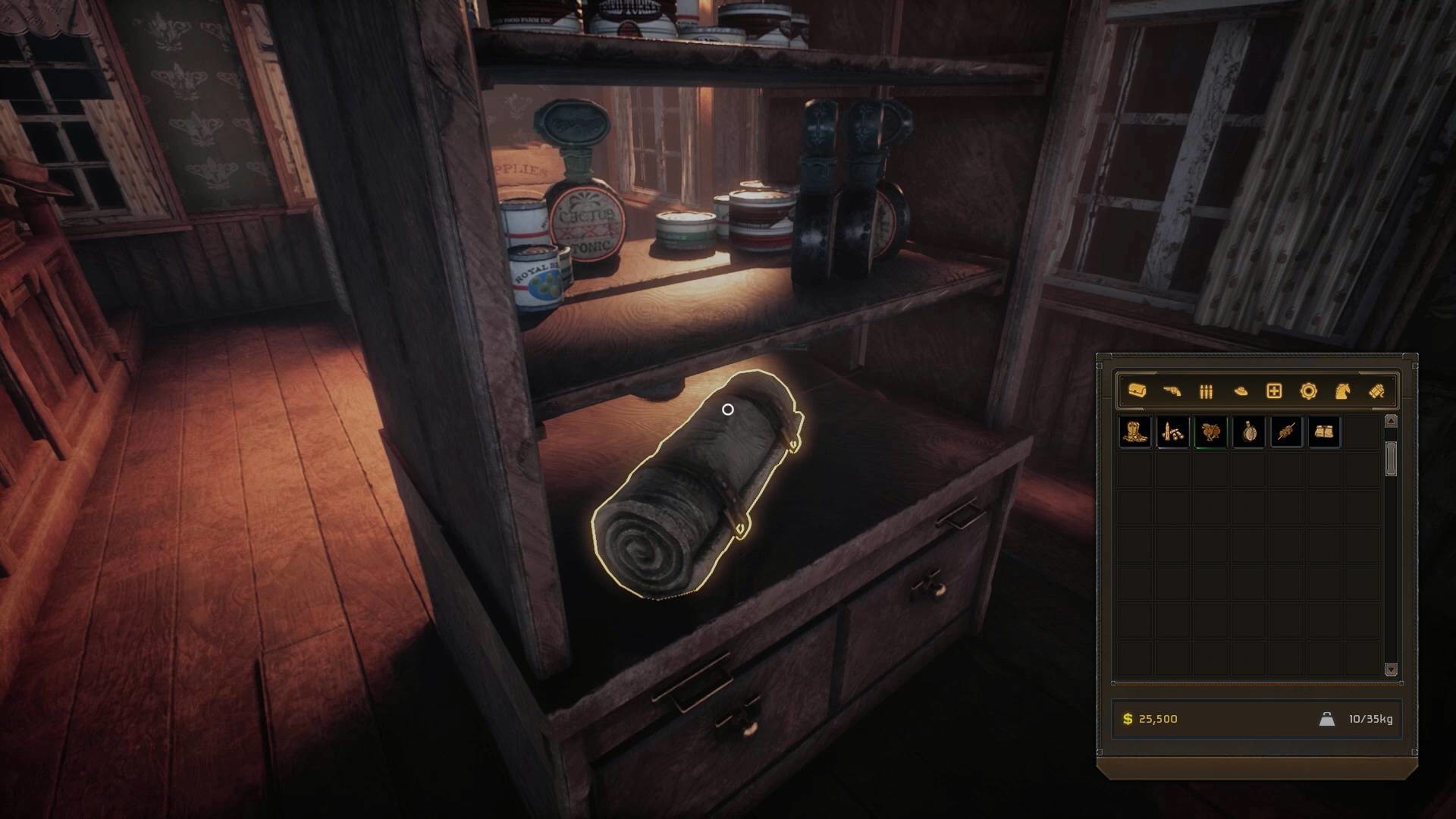Select the hat clothing category

(1240, 391)
